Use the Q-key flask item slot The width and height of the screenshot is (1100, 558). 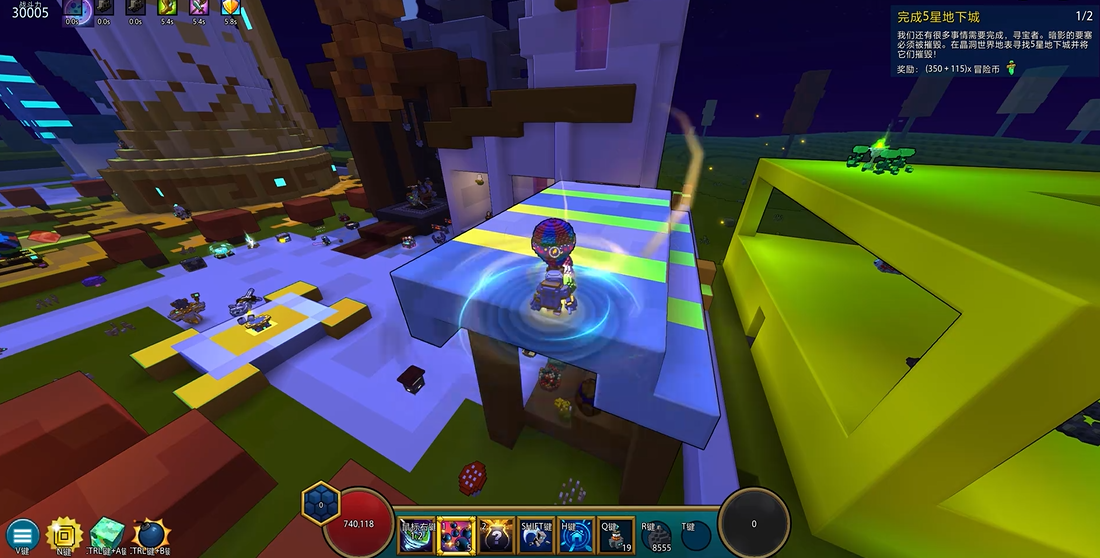pyautogui.click(x=617, y=536)
